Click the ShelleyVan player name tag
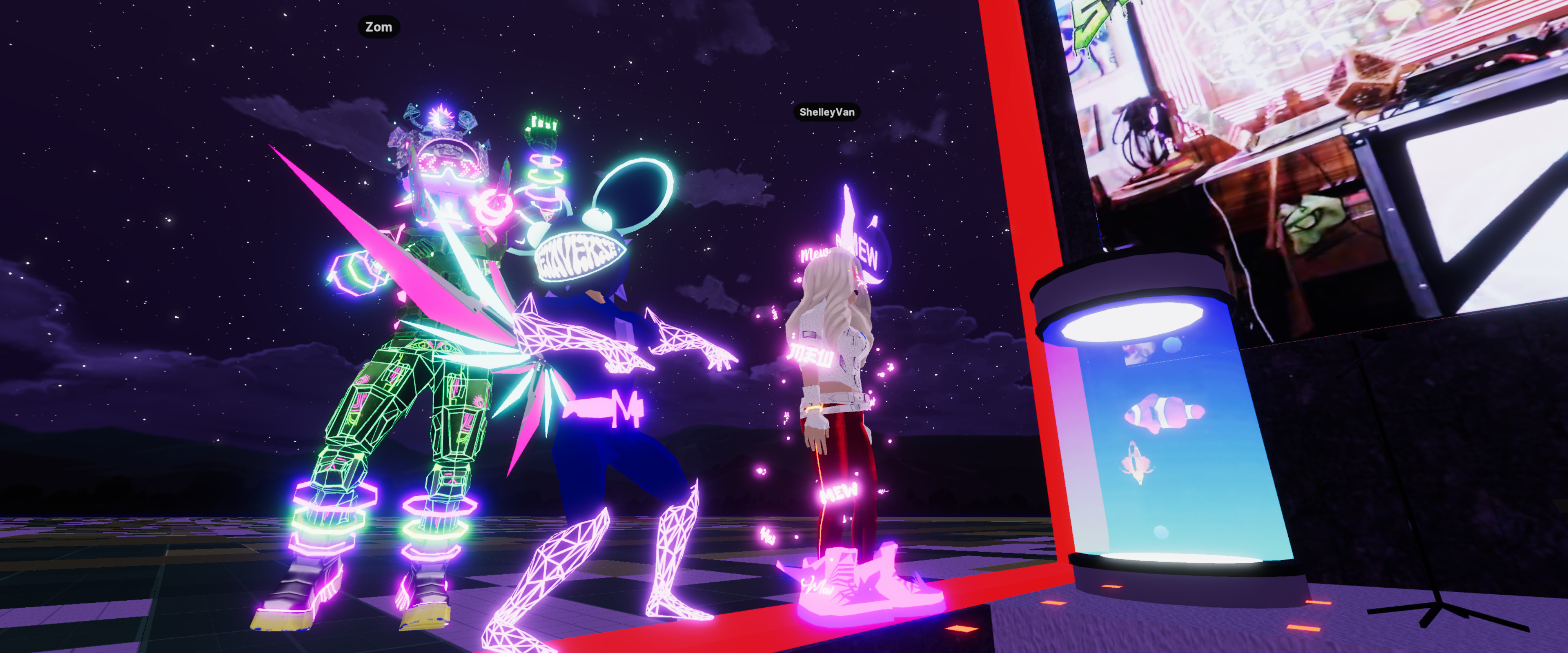The image size is (1568, 653). click(x=826, y=112)
